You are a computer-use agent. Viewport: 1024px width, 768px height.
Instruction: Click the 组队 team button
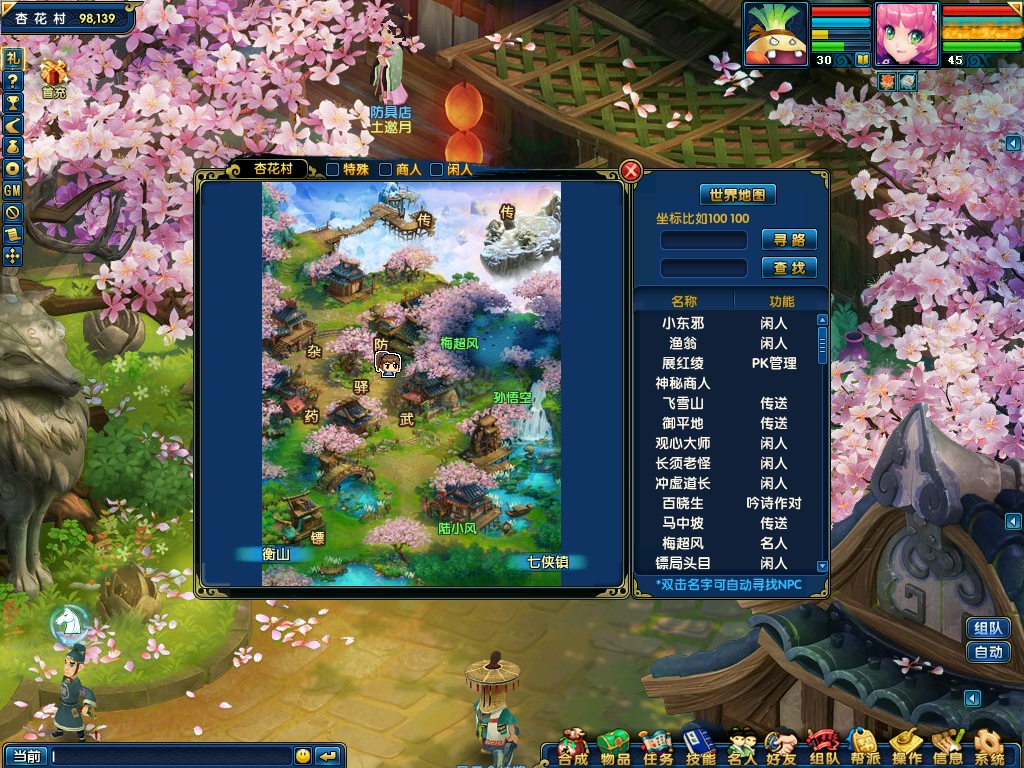988,628
